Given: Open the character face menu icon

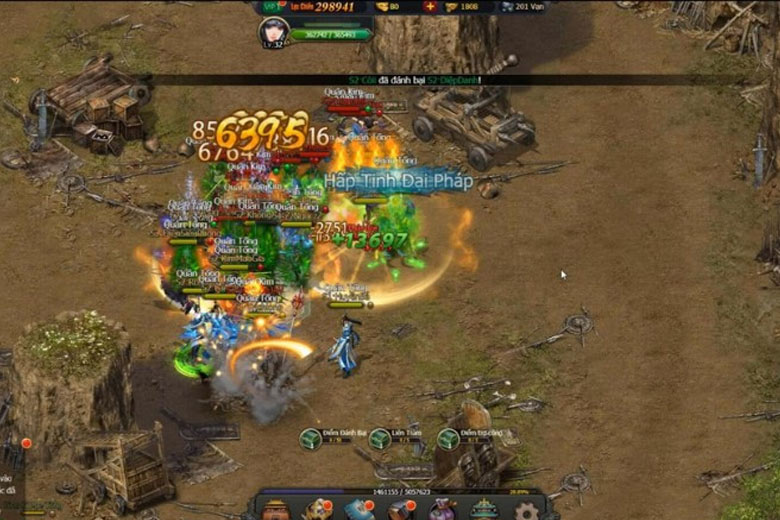Looking at the screenshot, I should pos(276,511).
